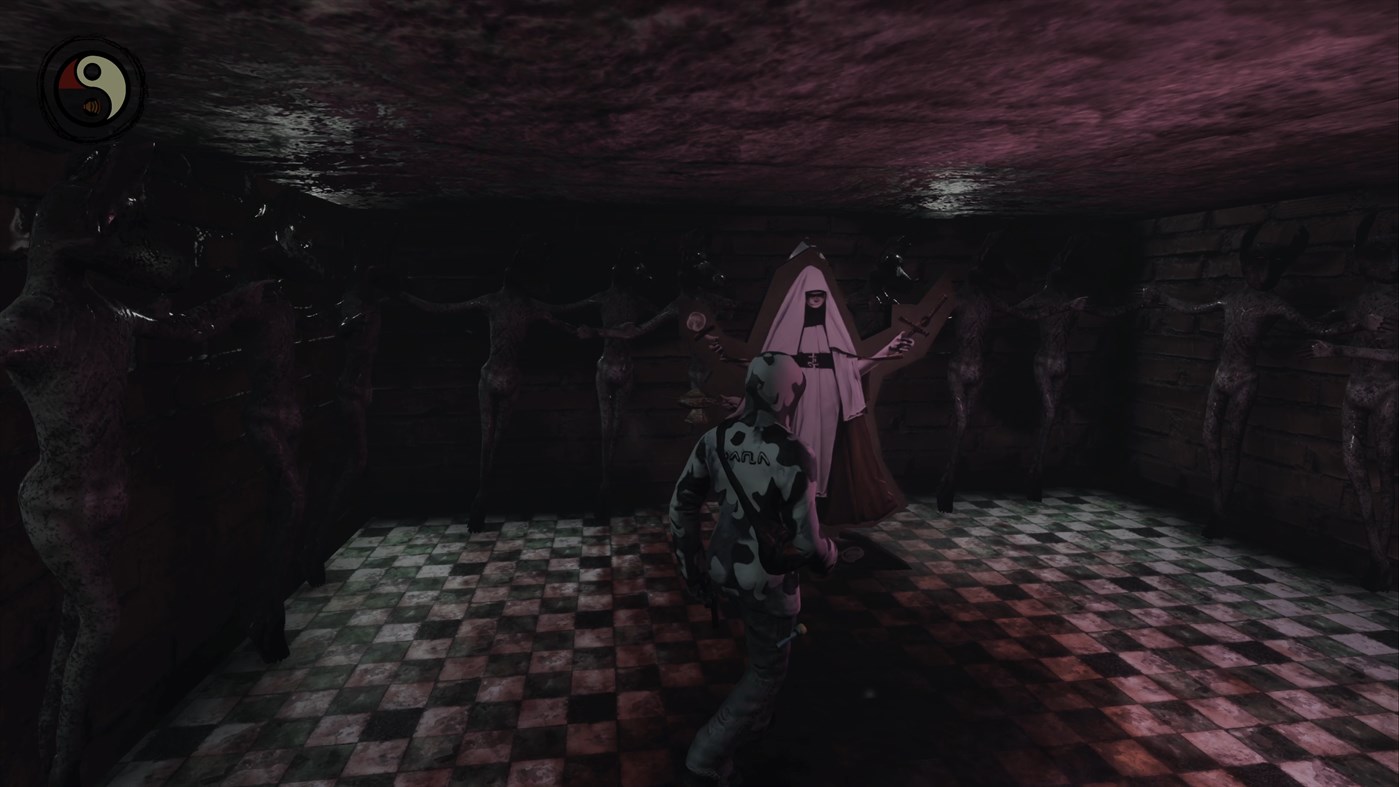1399x787 pixels.
Task: Click the dark dot on the yin-yang emblem
Action: tap(92, 70)
